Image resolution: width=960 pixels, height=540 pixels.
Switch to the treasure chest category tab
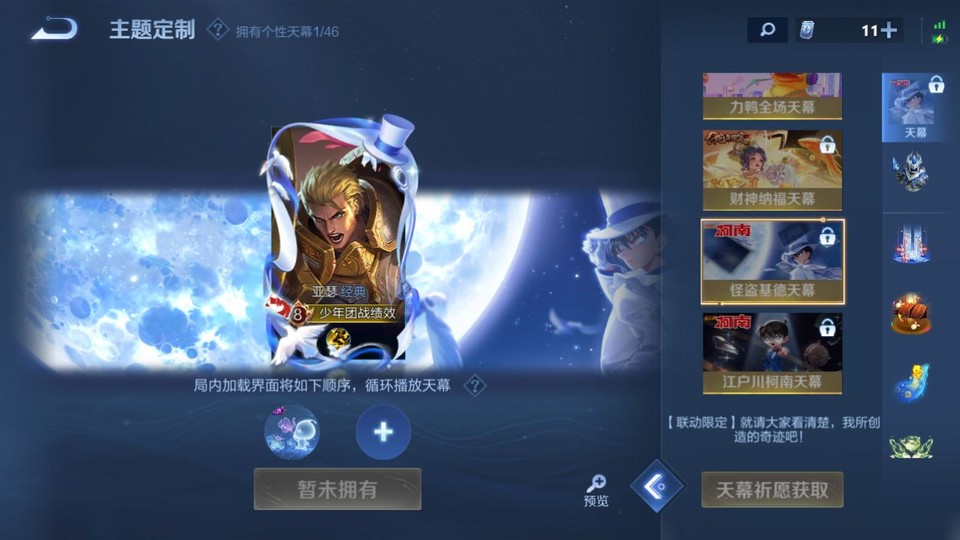point(911,313)
